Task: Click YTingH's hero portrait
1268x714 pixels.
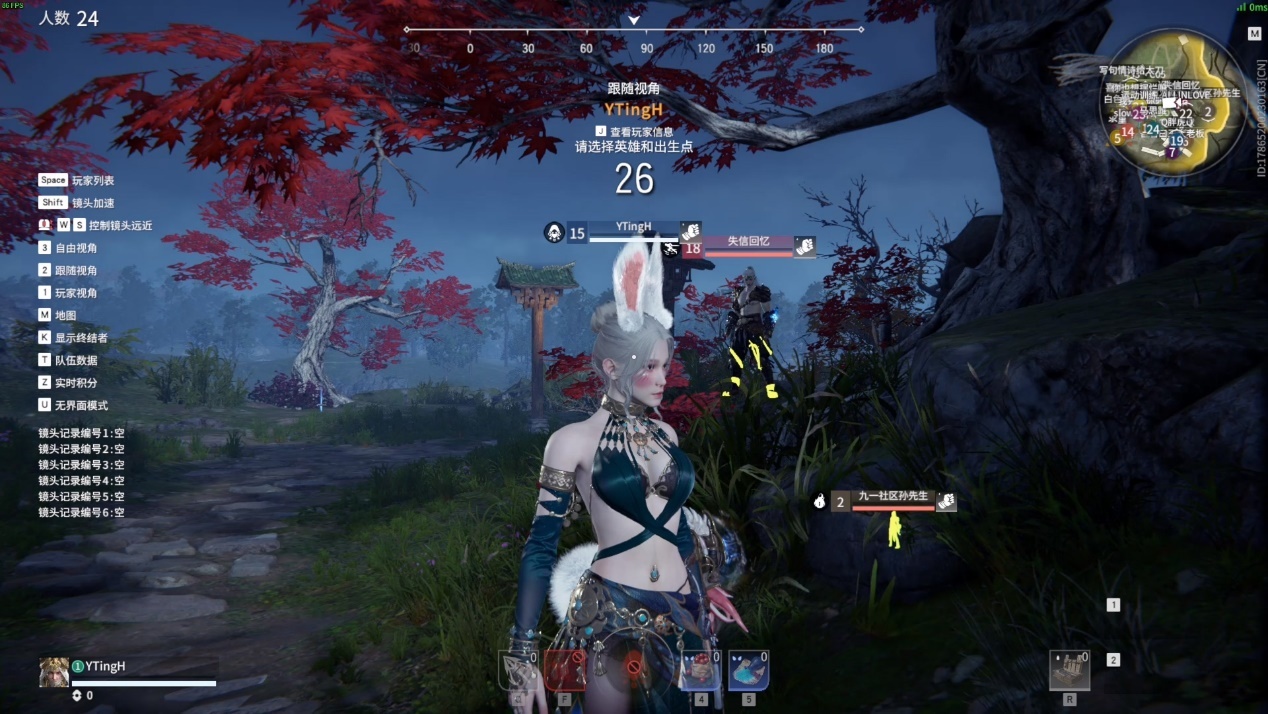Action: coord(54,672)
